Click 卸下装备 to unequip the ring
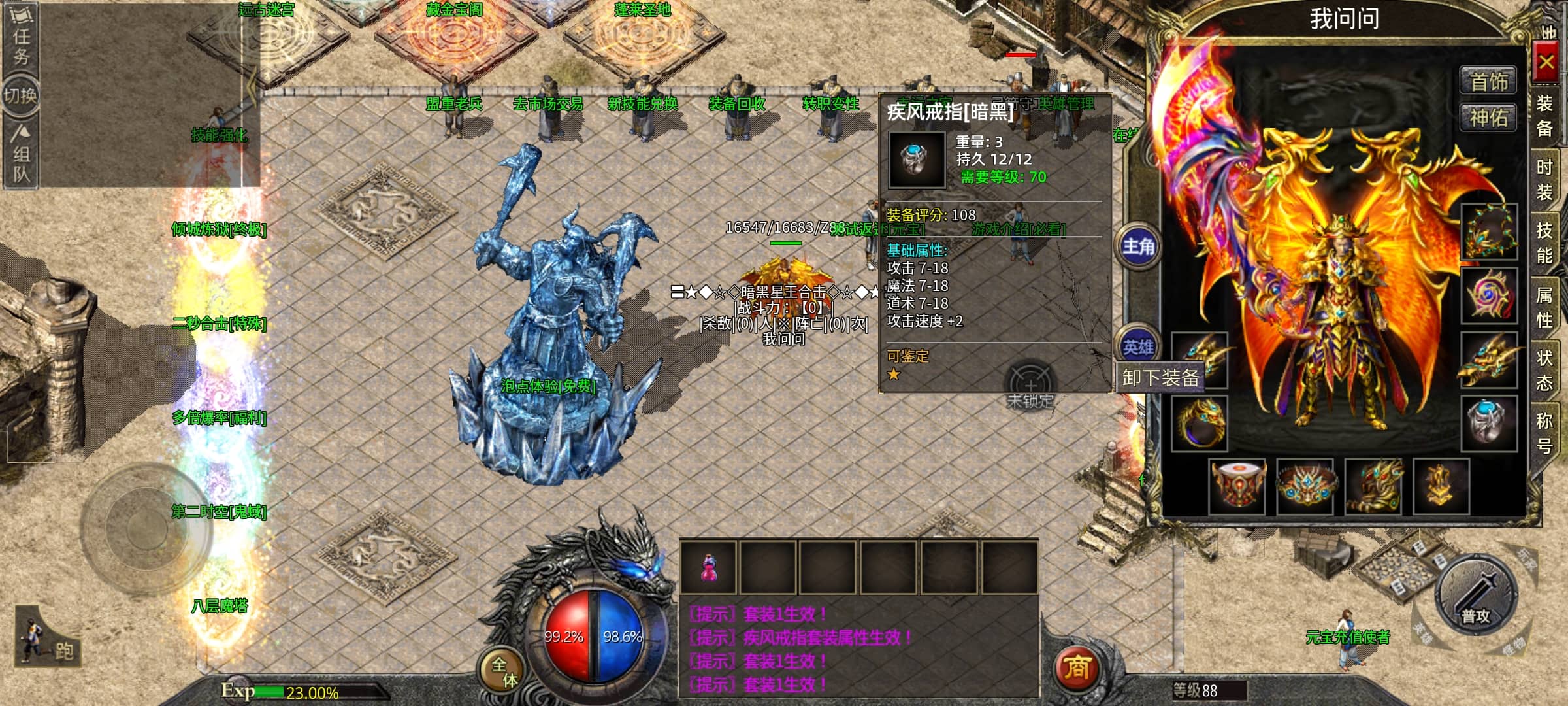This screenshot has height=706, width=1568. coord(1160,378)
